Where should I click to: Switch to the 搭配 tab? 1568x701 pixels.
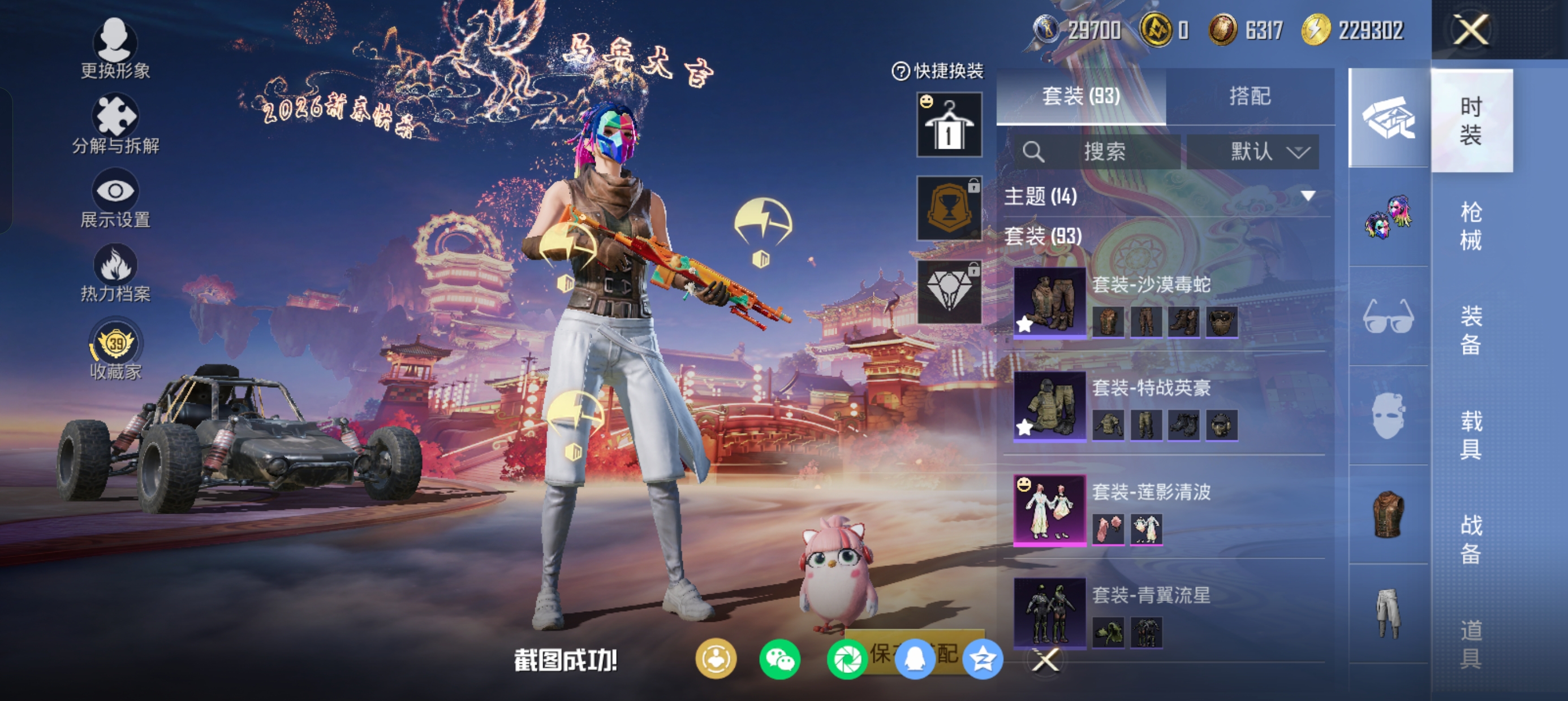pos(1250,96)
